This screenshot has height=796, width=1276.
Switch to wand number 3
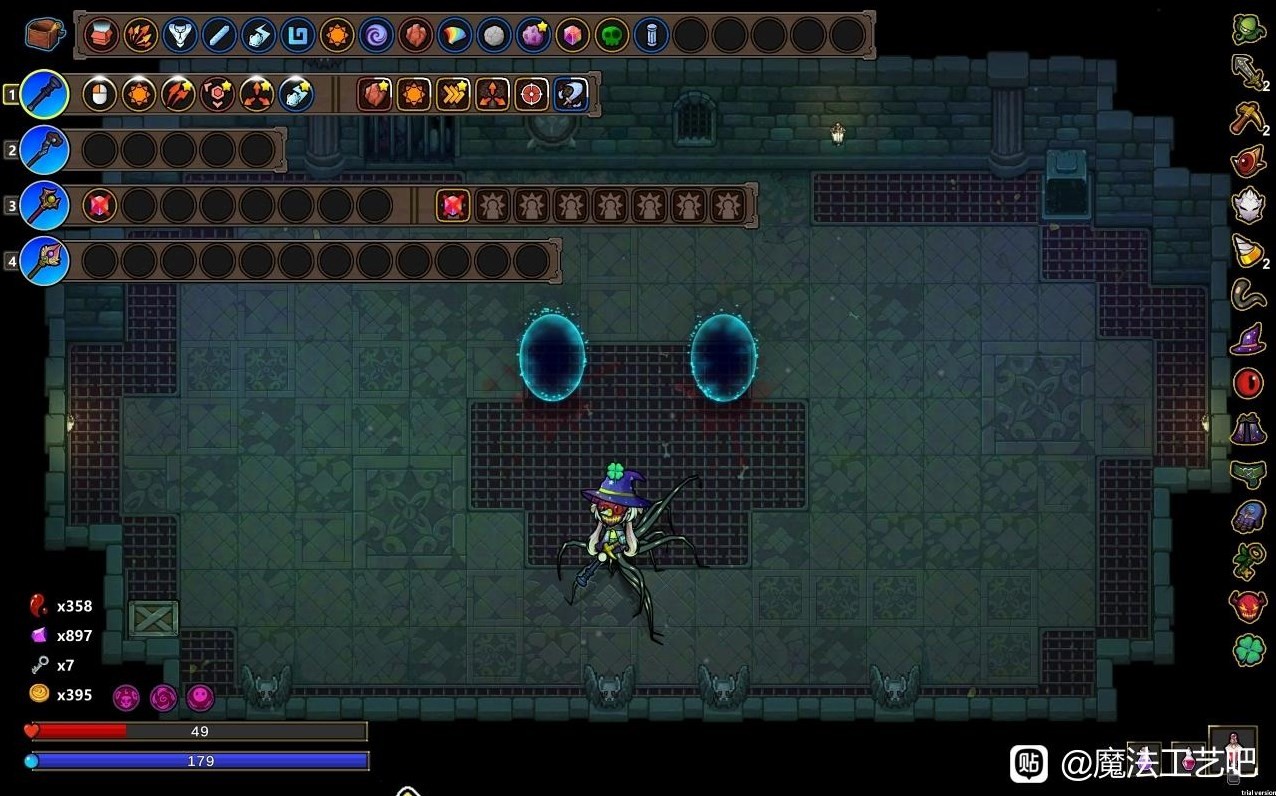tap(44, 206)
